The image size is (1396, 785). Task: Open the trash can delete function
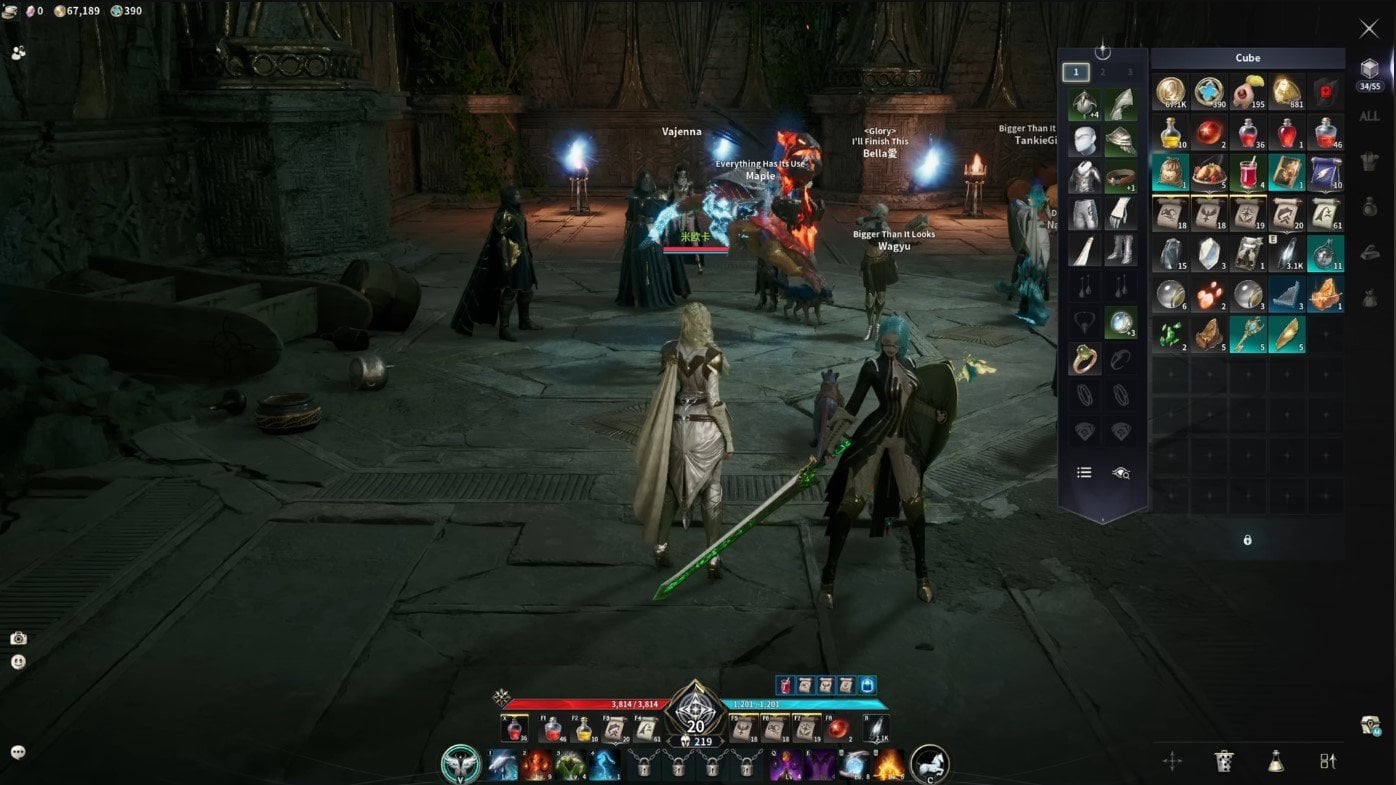(x=1223, y=761)
